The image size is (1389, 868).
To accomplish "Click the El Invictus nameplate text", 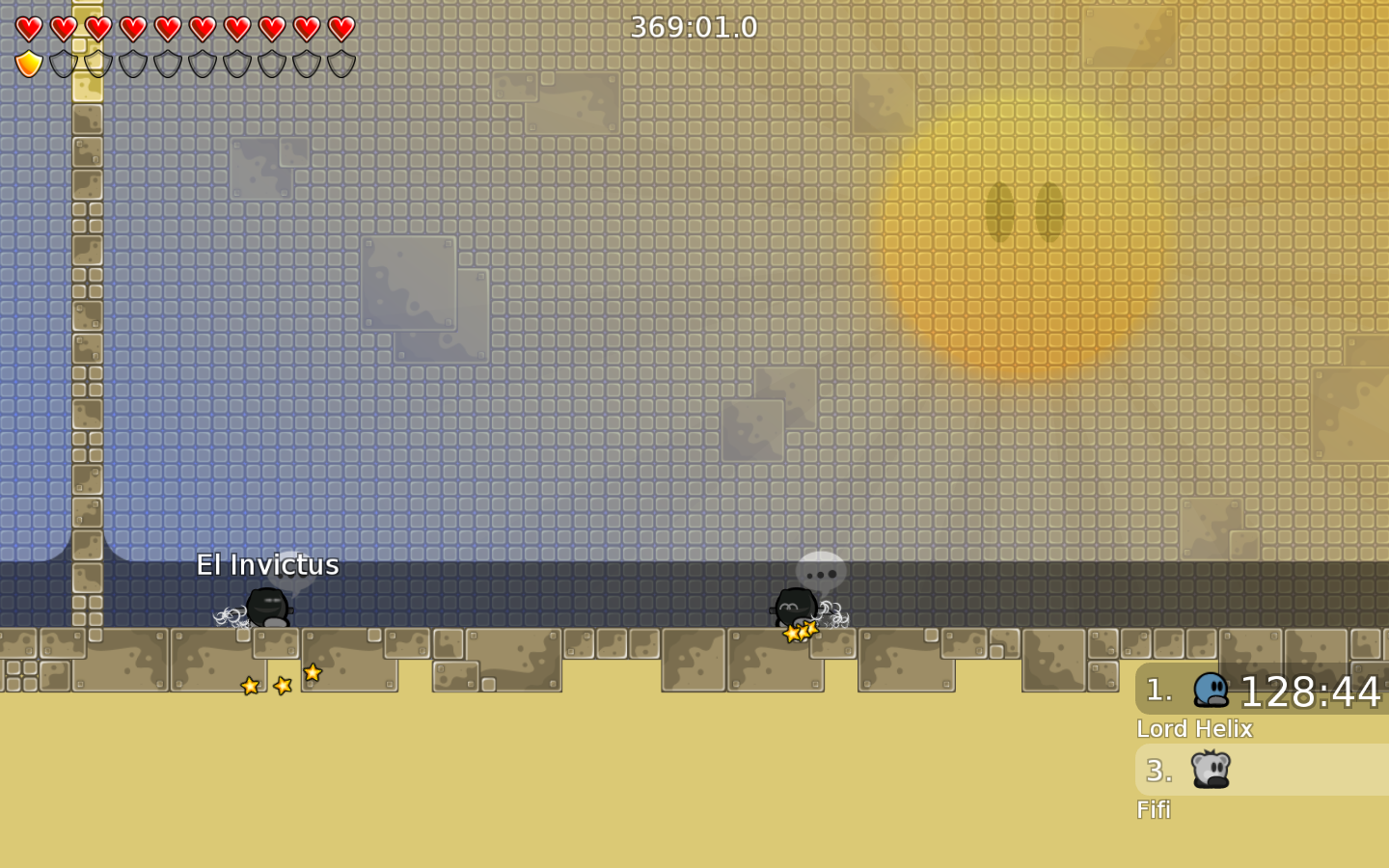I will point(268,565).
